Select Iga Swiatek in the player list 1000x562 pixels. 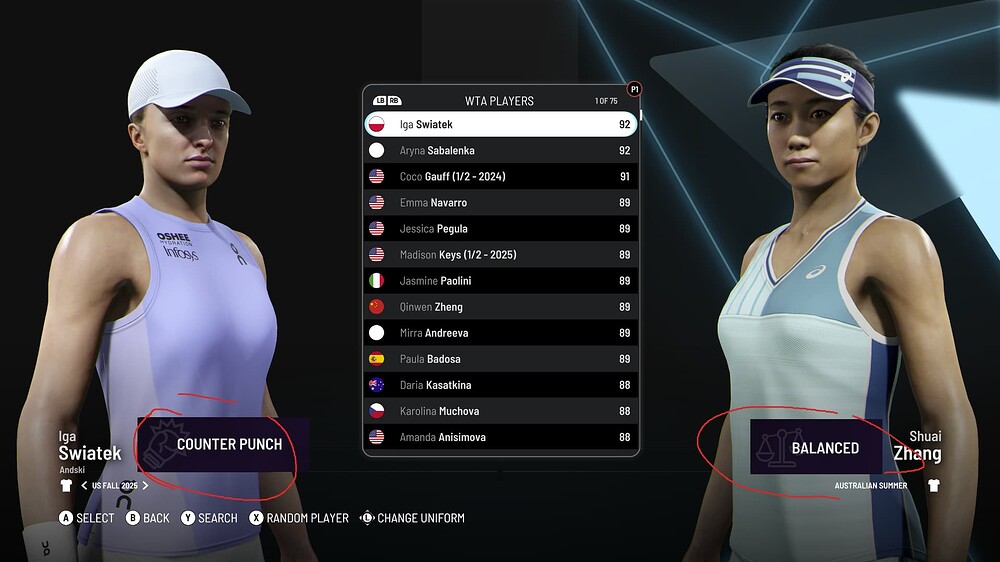[500, 125]
